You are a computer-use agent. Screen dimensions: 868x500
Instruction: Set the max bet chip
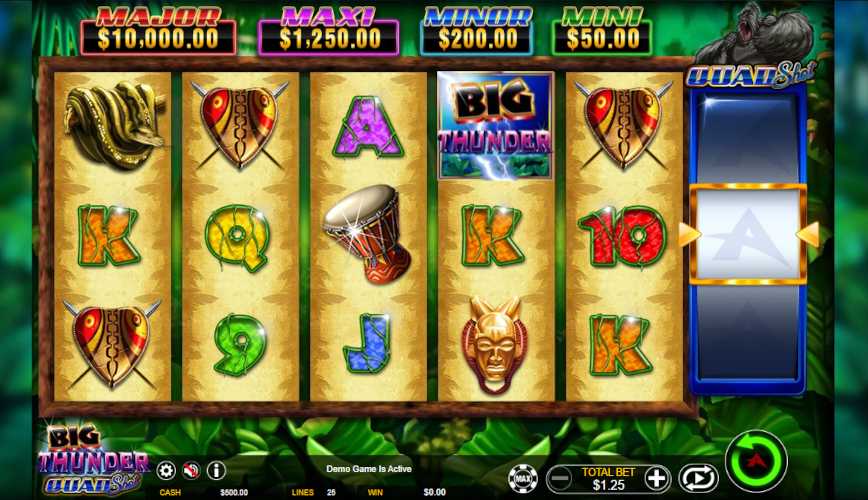522,478
